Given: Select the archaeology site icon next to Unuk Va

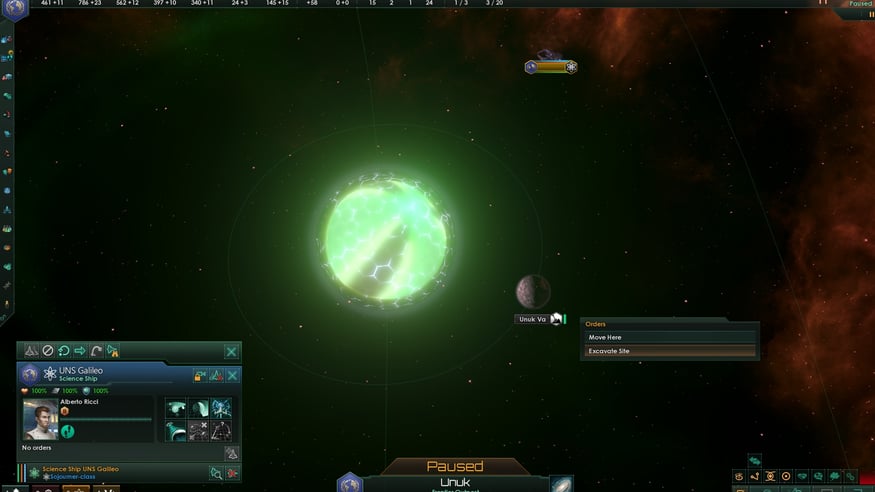Looking at the screenshot, I should (x=557, y=320).
